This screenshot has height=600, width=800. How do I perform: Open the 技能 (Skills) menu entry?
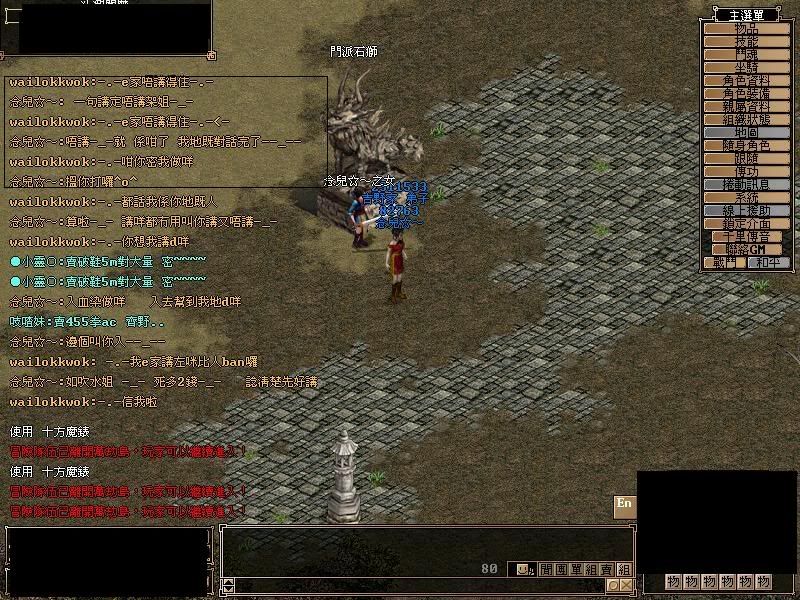click(747, 42)
